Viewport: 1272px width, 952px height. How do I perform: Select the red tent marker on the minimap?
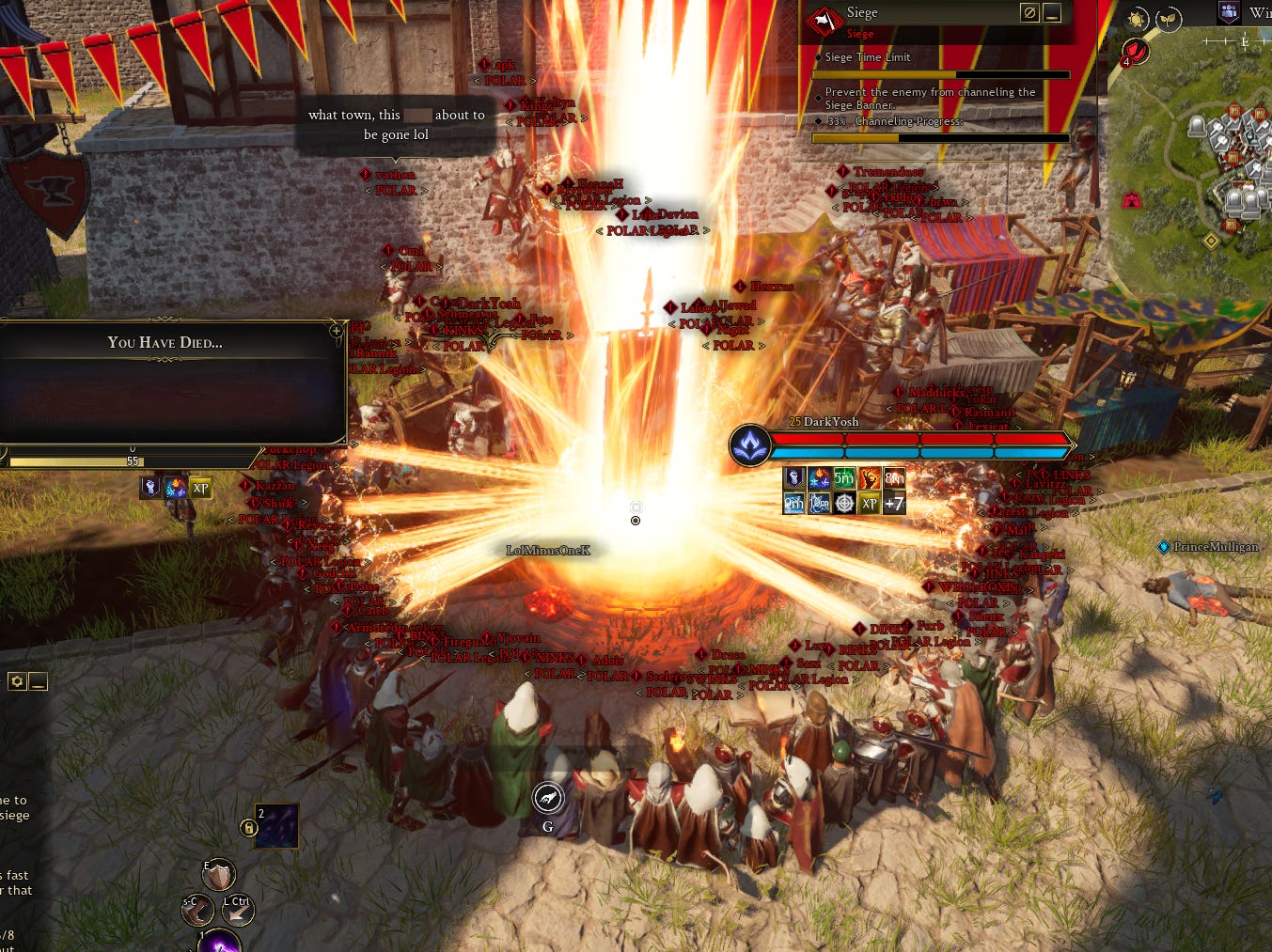pyautogui.click(x=1131, y=199)
